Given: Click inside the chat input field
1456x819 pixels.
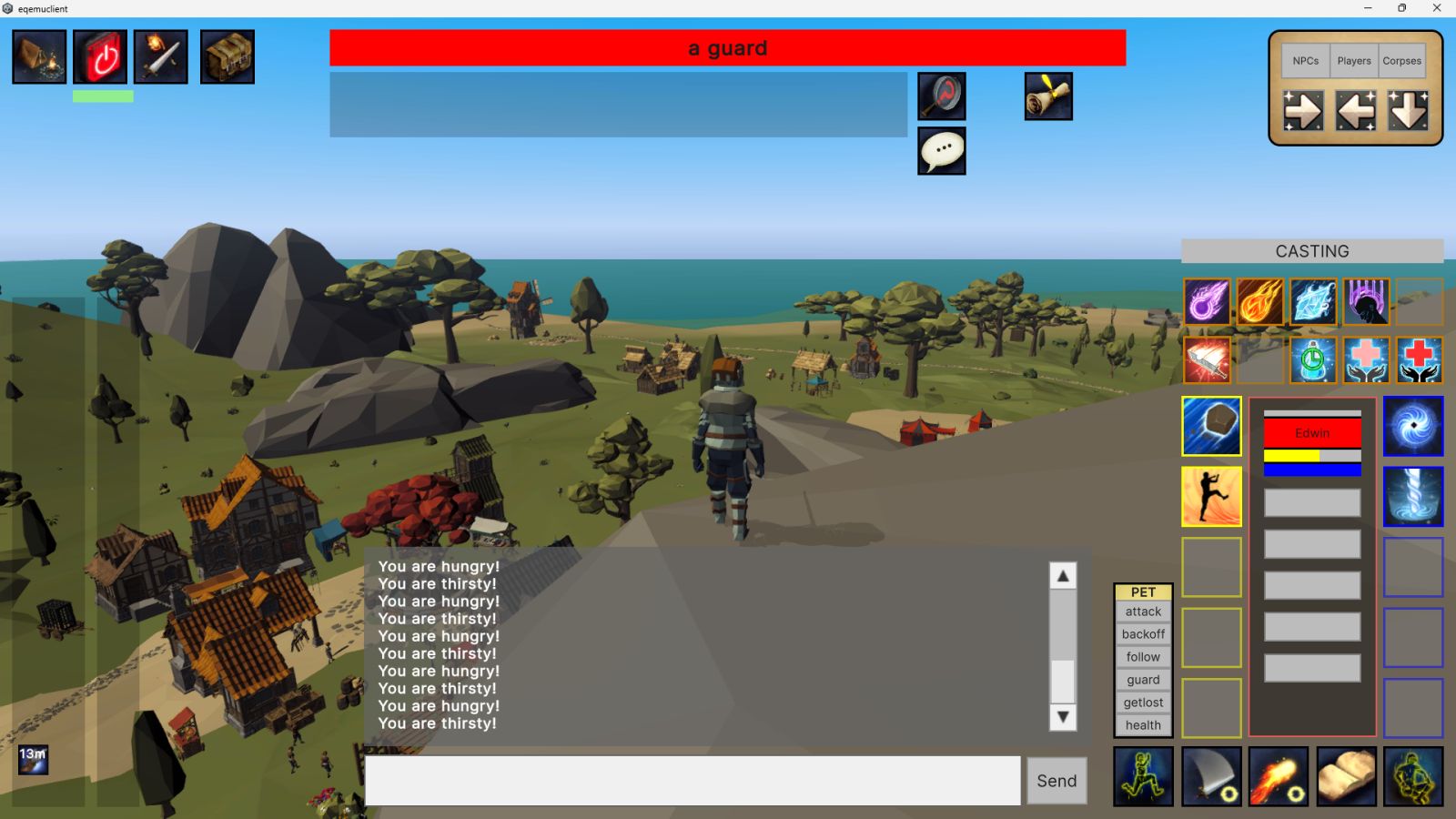Looking at the screenshot, I should tap(692, 780).
